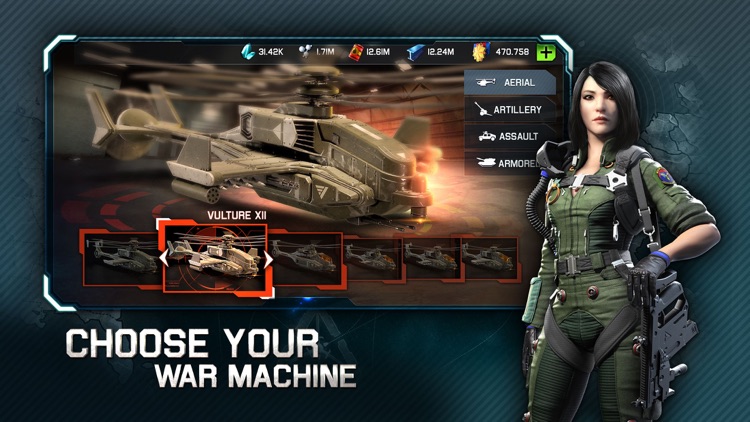Select the highlighted Vulture XII helicopter thumbnail
This screenshot has height=422, width=750.
(215, 258)
